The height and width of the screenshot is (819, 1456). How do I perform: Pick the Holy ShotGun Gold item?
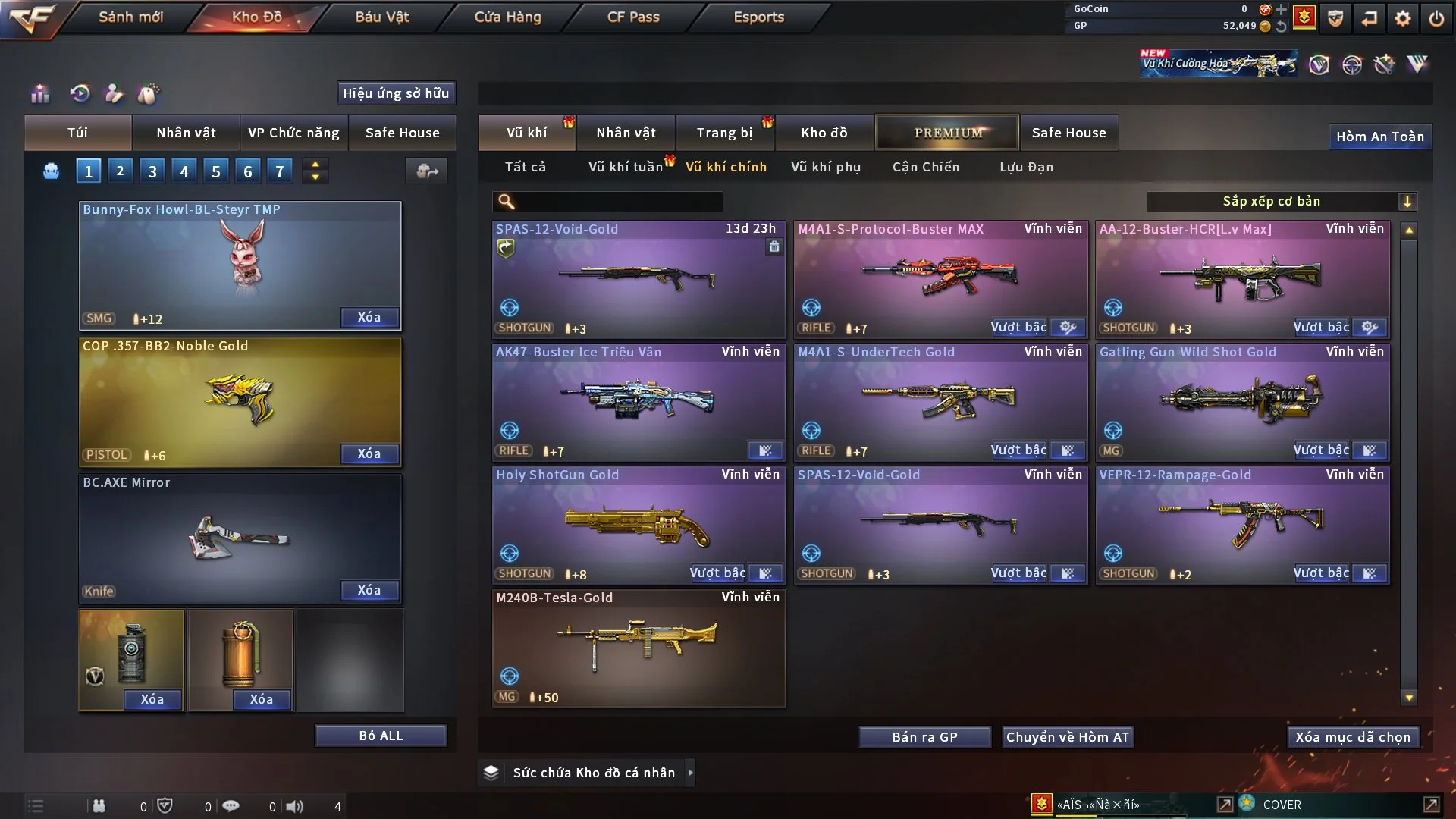[638, 523]
